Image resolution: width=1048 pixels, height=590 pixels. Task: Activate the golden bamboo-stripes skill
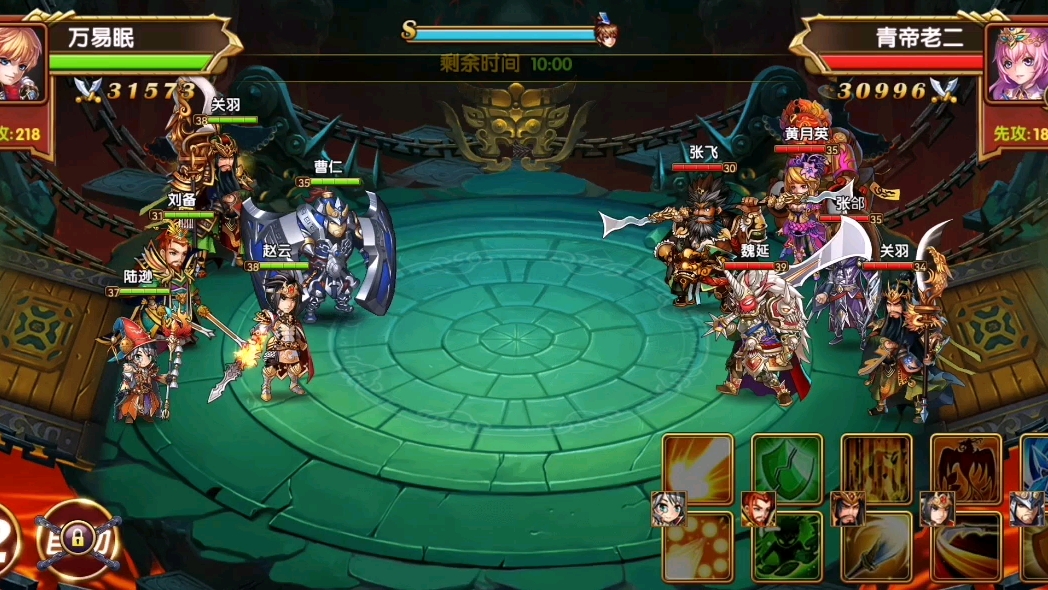(876, 467)
